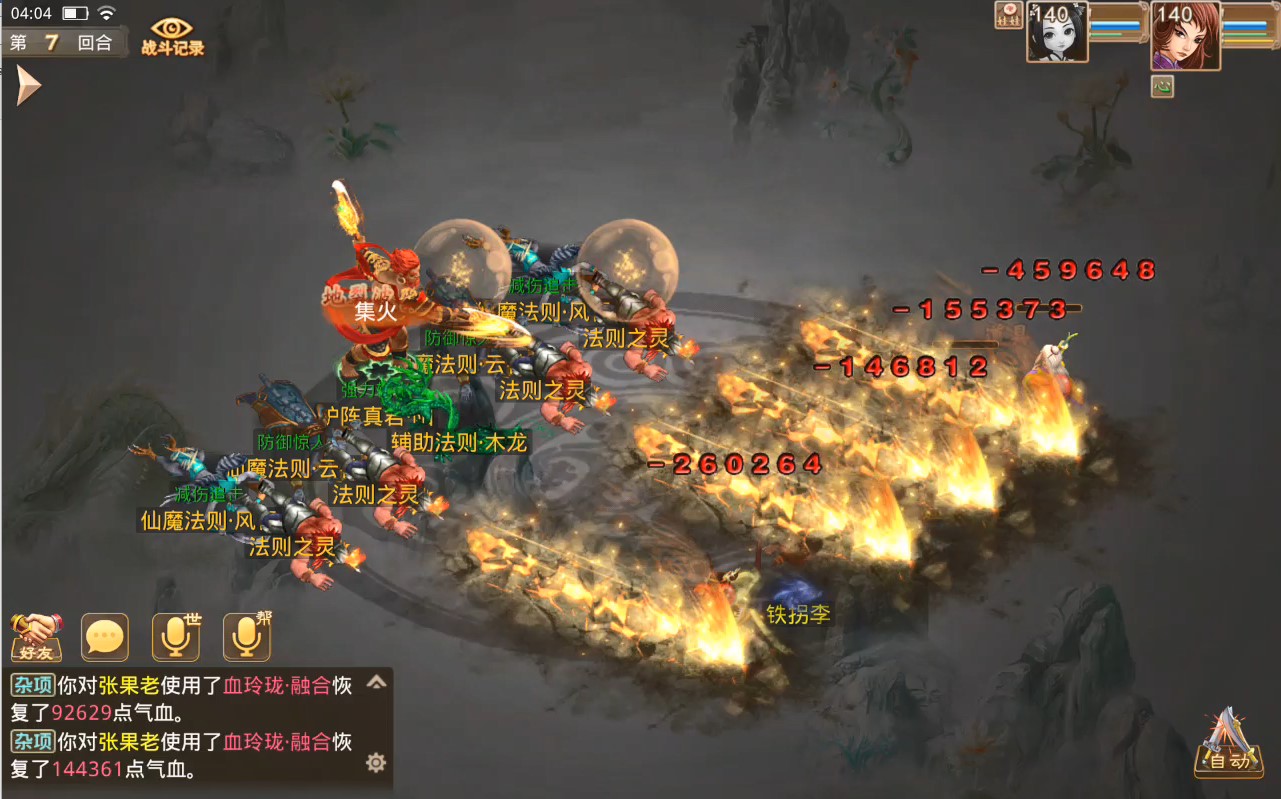Image resolution: width=1281 pixels, height=799 pixels.
Task: Open the chat speech bubble button
Action: pyautogui.click(x=105, y=637)
